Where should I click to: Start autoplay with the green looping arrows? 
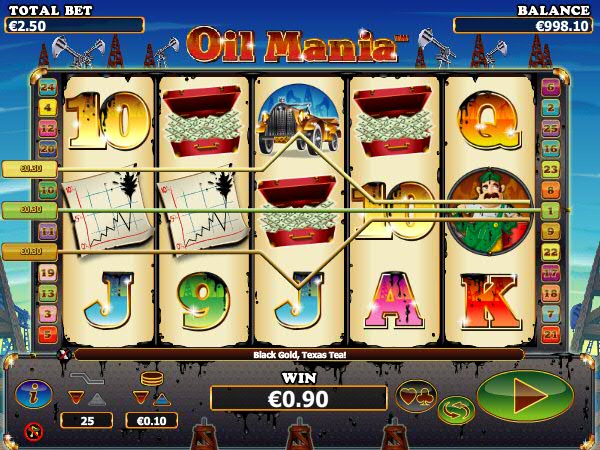pyautogui.click(x=456, y=409)
